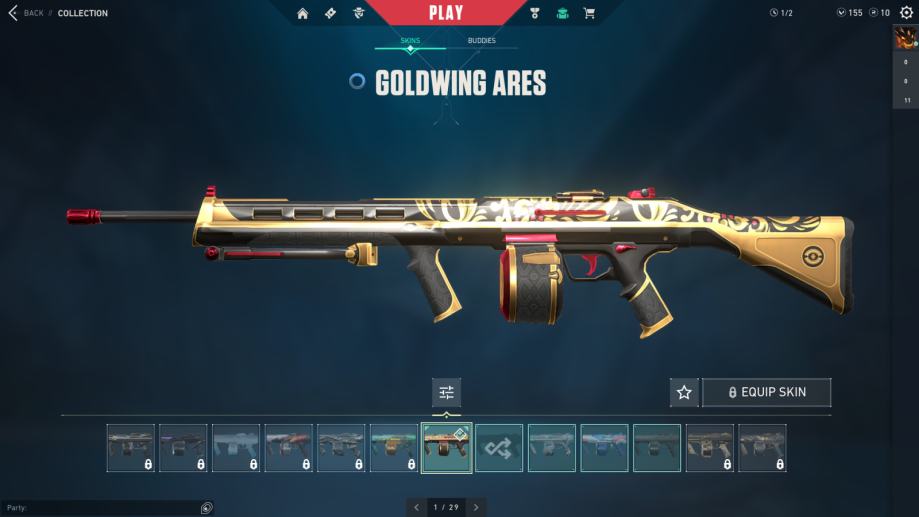Open the home icon in top bar
Image resolution: width=919 pixels, height=517 pixels.
[x=303, y=13]
